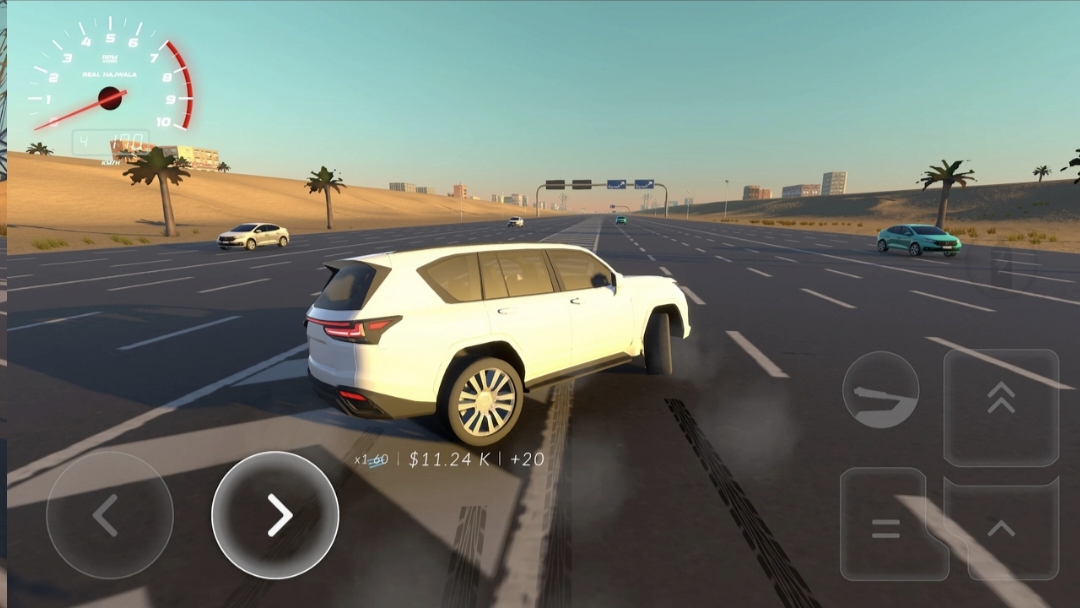Tap the steer right arrow button
1080x608 pixels.
275,515
